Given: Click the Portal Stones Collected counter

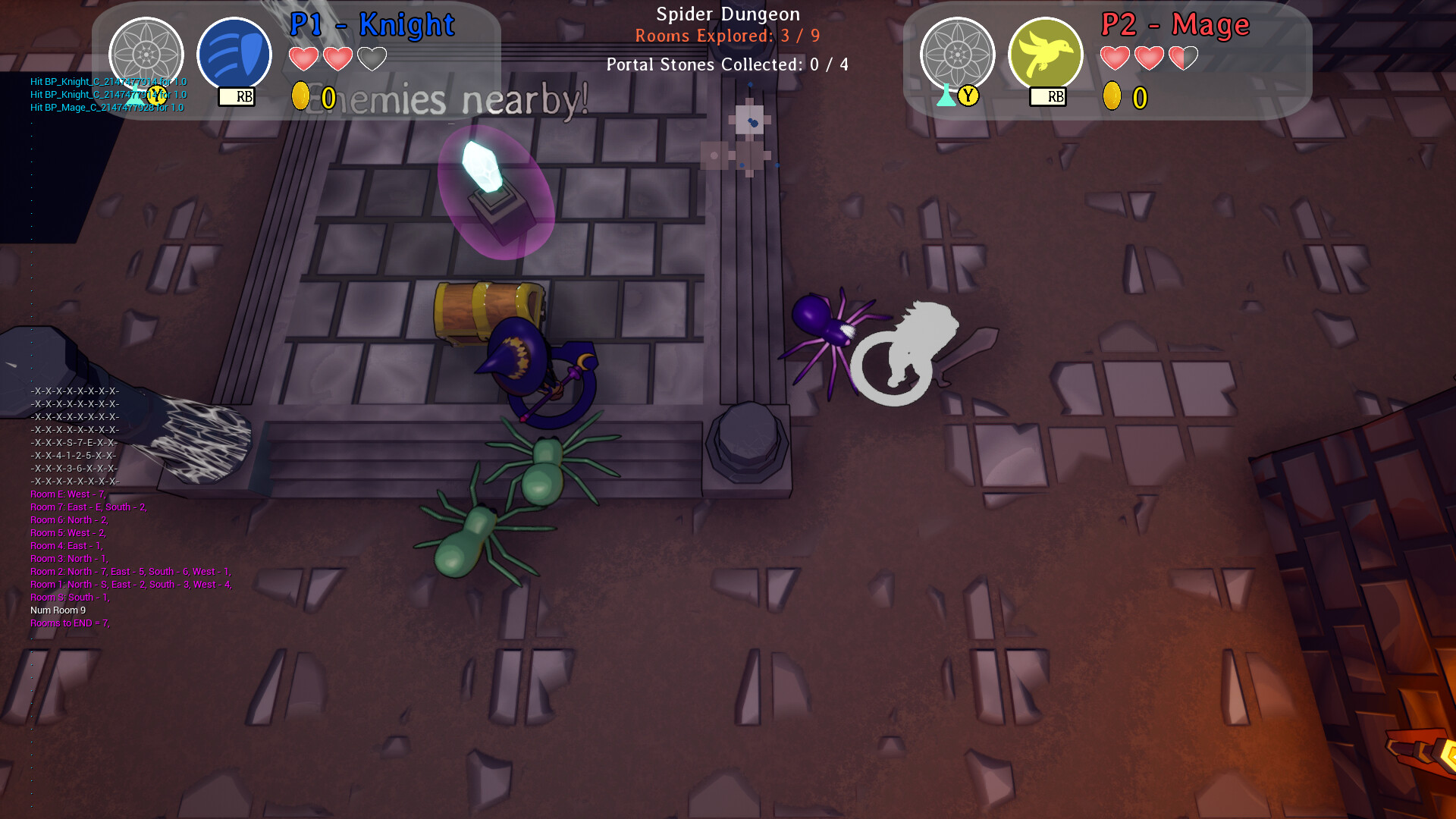Looking at the screenshot, I should click(x=726, y=64).
